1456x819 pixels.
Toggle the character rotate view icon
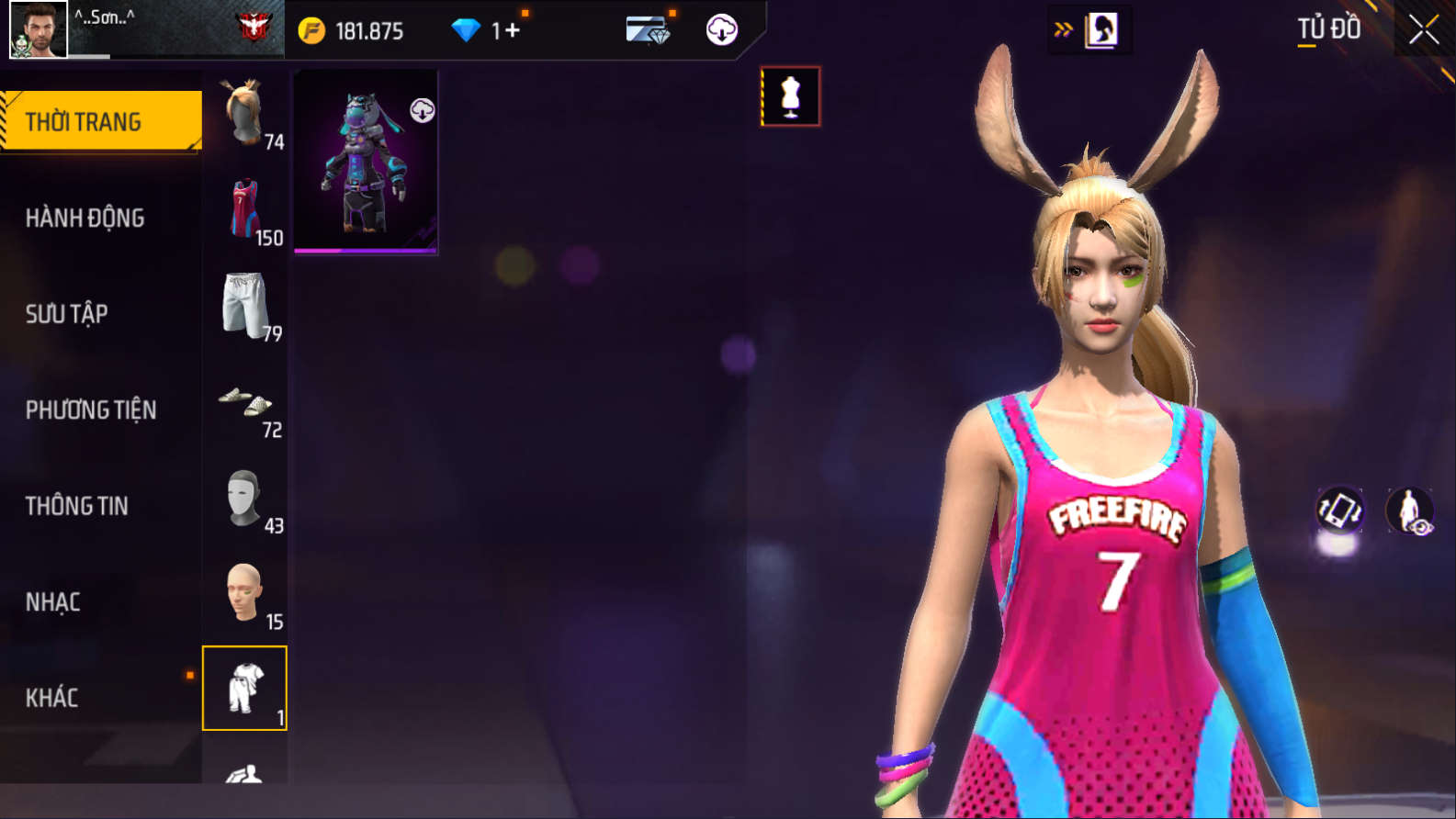click(x=1340, y=510)
